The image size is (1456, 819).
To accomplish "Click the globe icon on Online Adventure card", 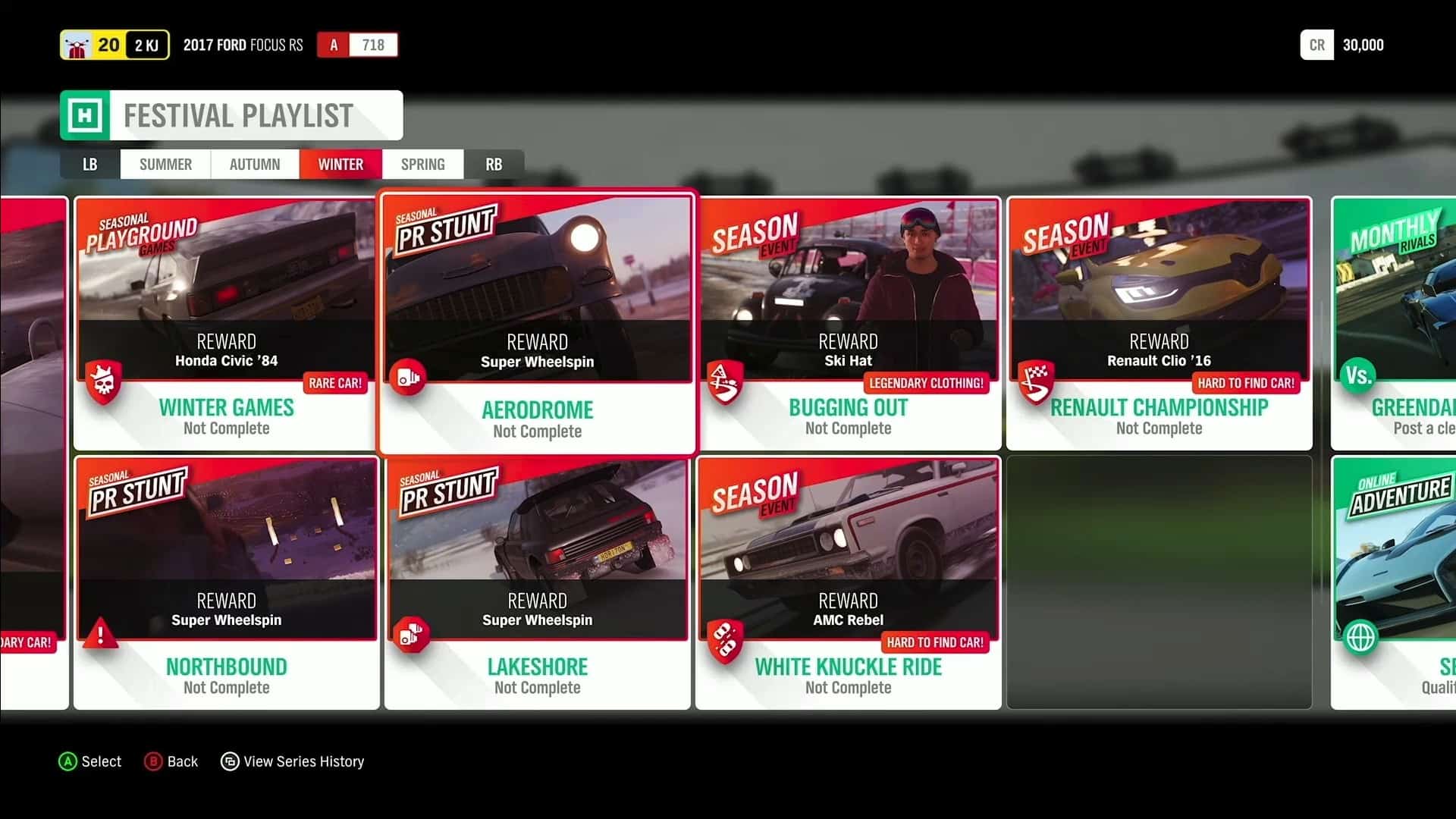I will coord(1361,637).
